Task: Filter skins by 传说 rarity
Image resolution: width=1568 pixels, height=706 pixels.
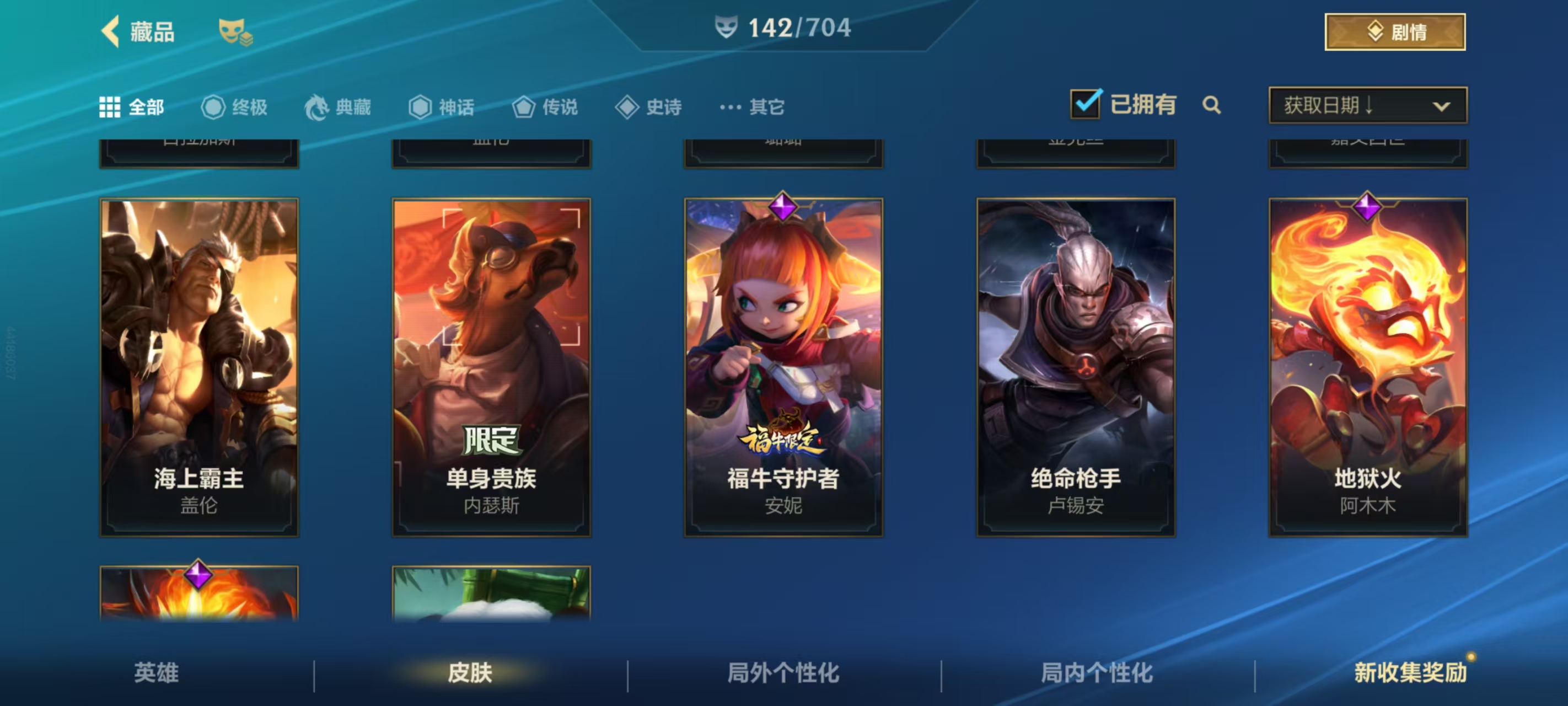Action: [x=545, y=107]
